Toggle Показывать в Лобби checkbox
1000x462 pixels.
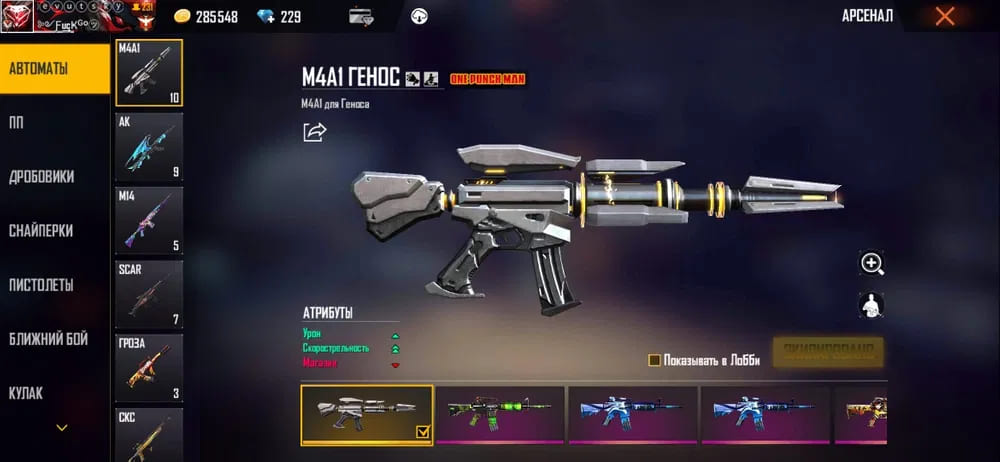[x=655, y=360]
